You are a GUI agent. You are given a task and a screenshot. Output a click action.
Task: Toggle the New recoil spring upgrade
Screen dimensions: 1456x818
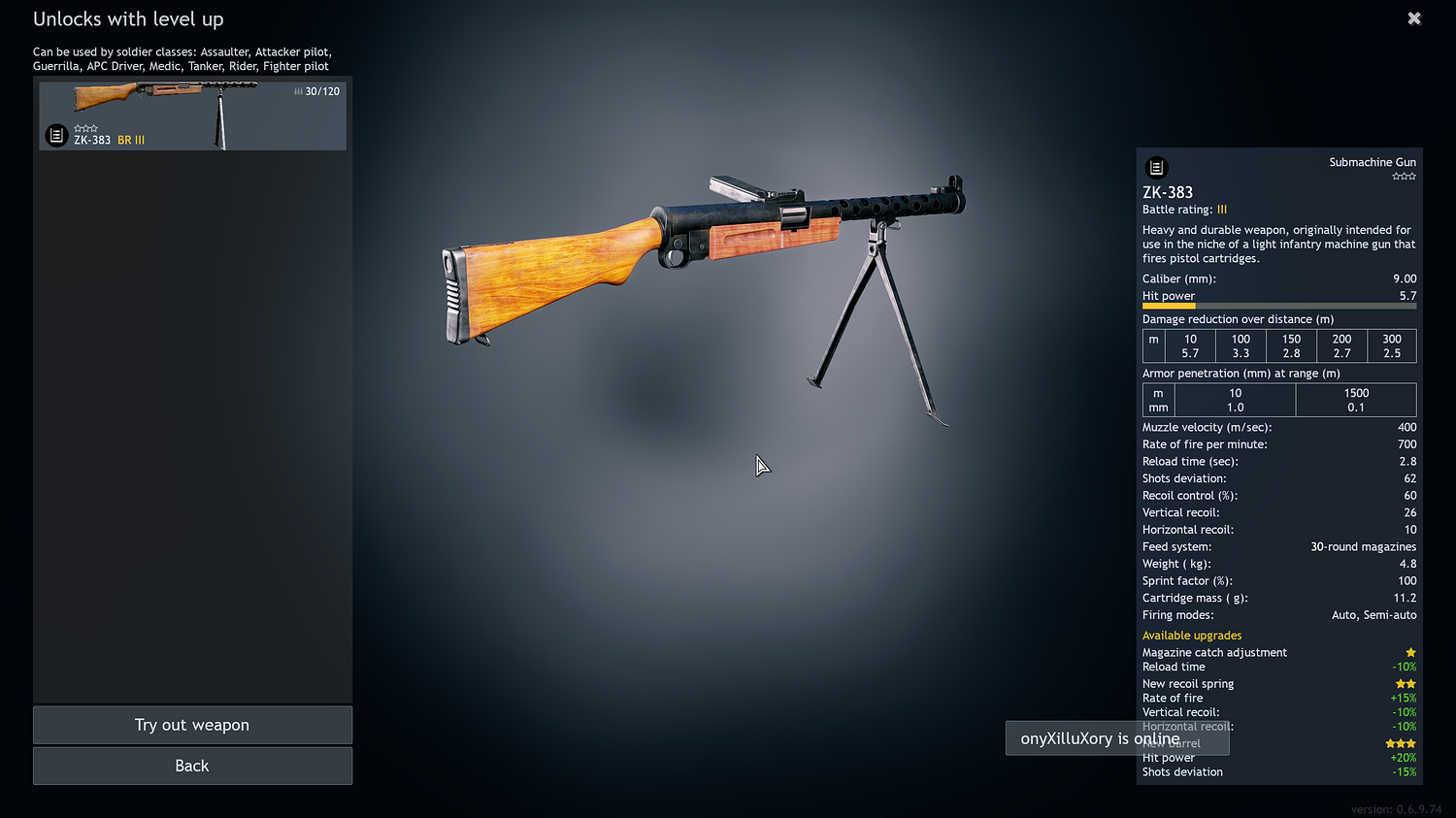coord(1188,683)
